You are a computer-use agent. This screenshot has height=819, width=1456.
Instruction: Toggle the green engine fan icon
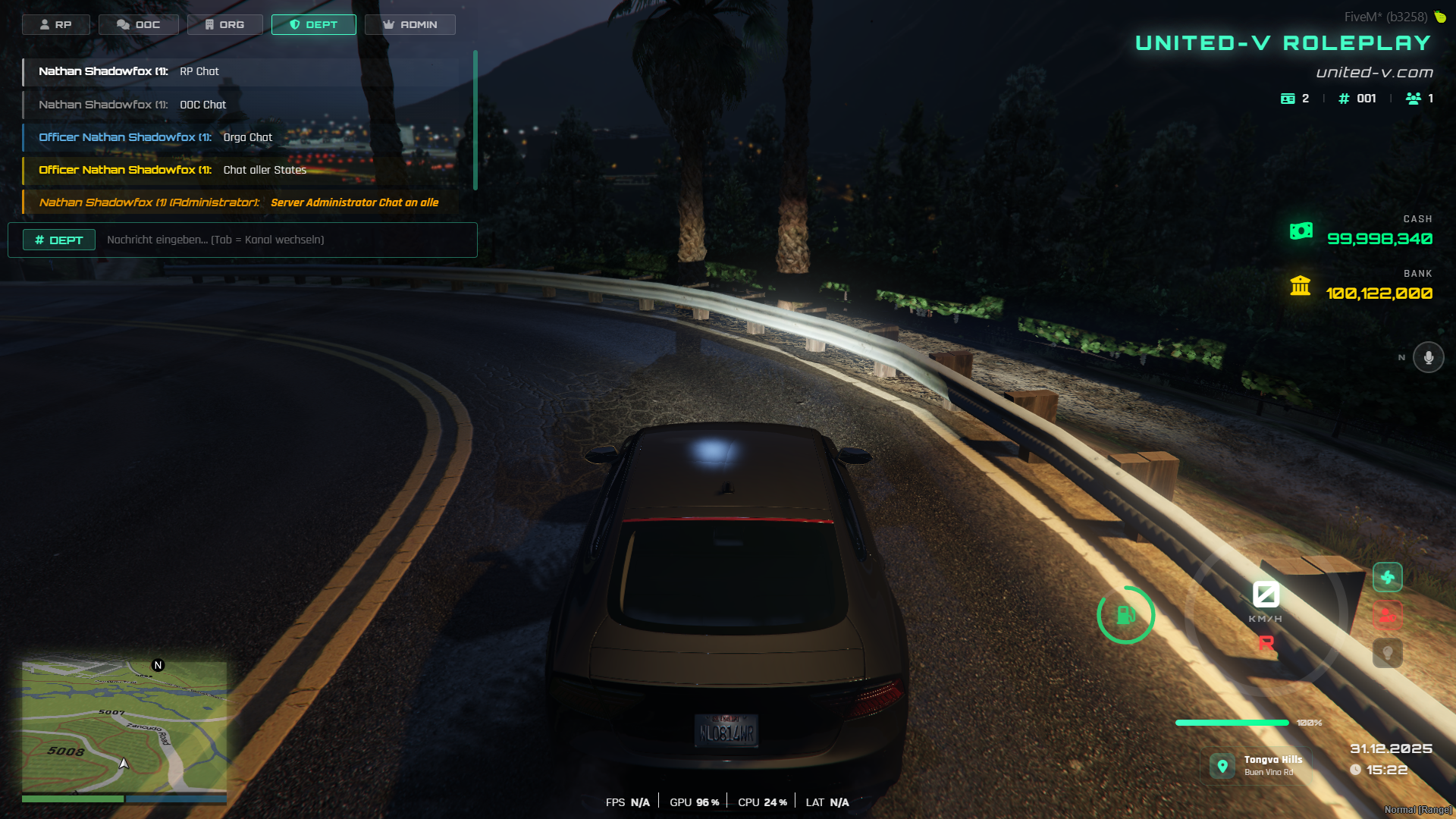click(1387, 578)
